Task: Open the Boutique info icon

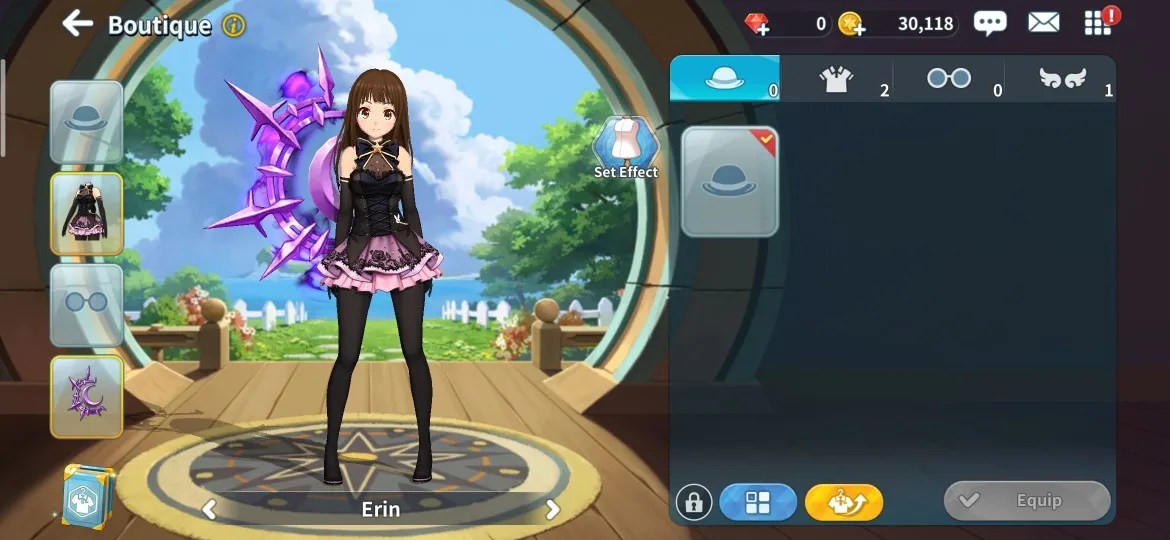Action: 233,25
